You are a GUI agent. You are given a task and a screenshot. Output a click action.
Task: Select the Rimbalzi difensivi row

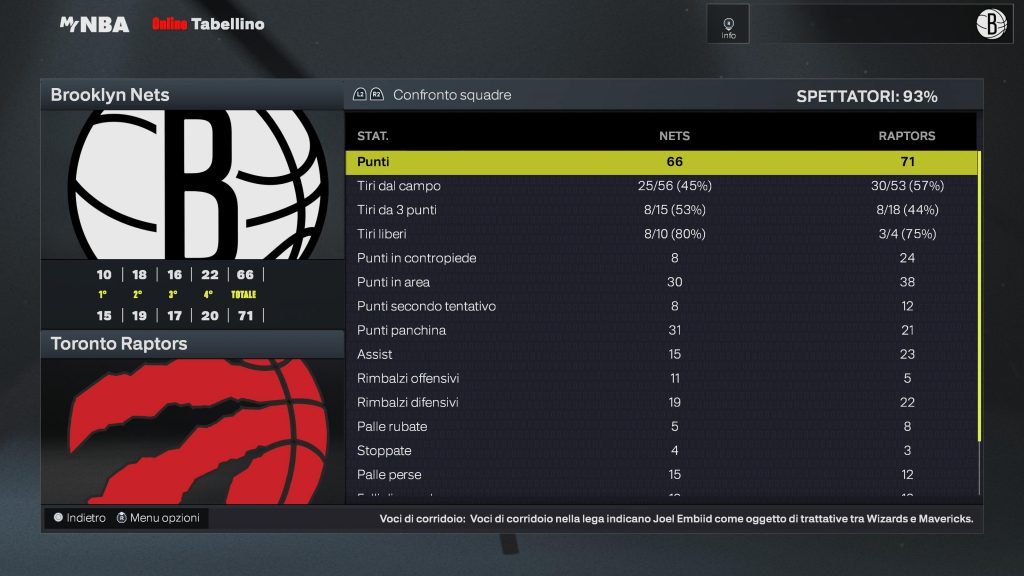click(x=661, y=402)
